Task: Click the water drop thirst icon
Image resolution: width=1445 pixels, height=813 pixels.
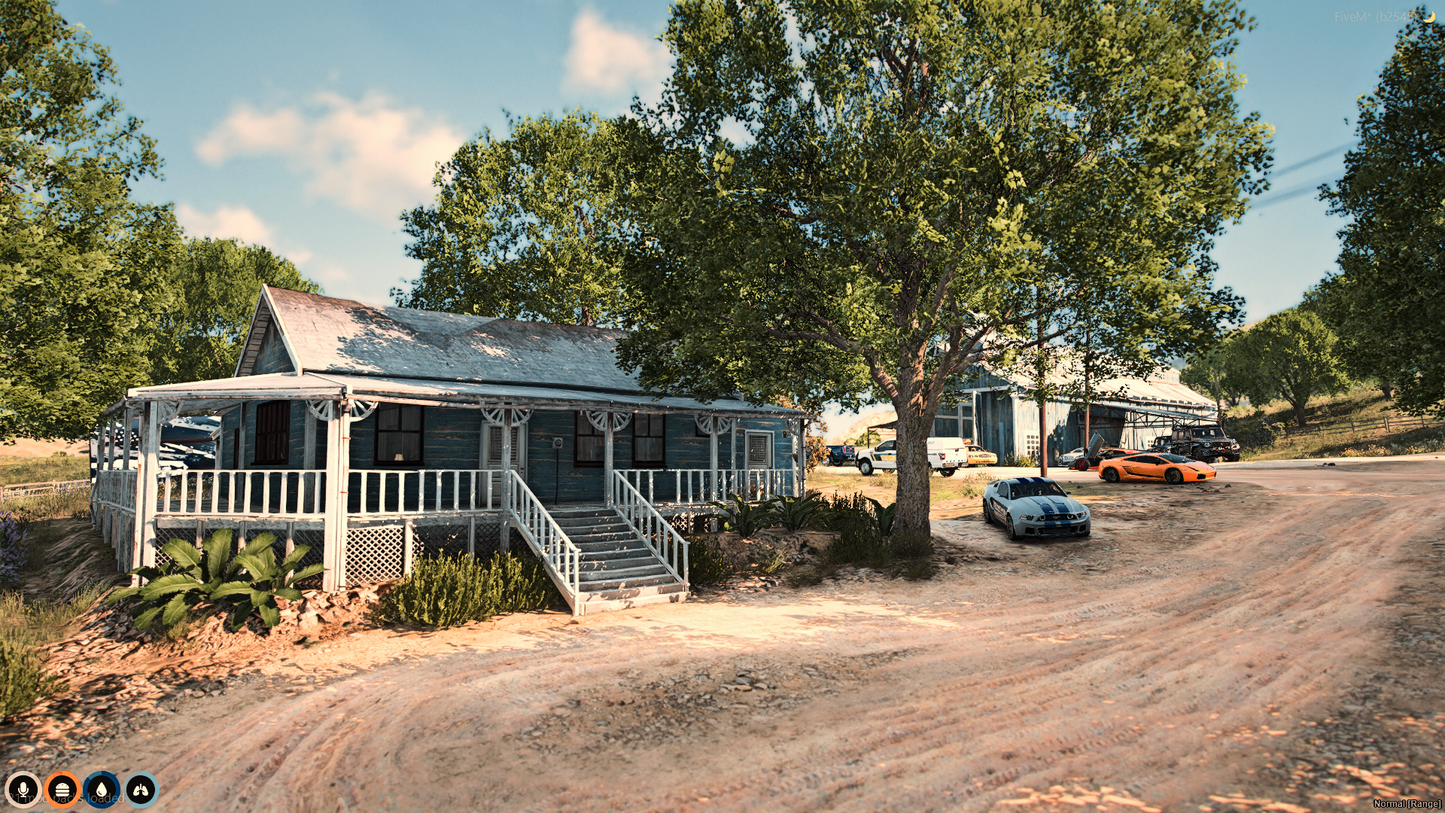Action: coord(101,789)
